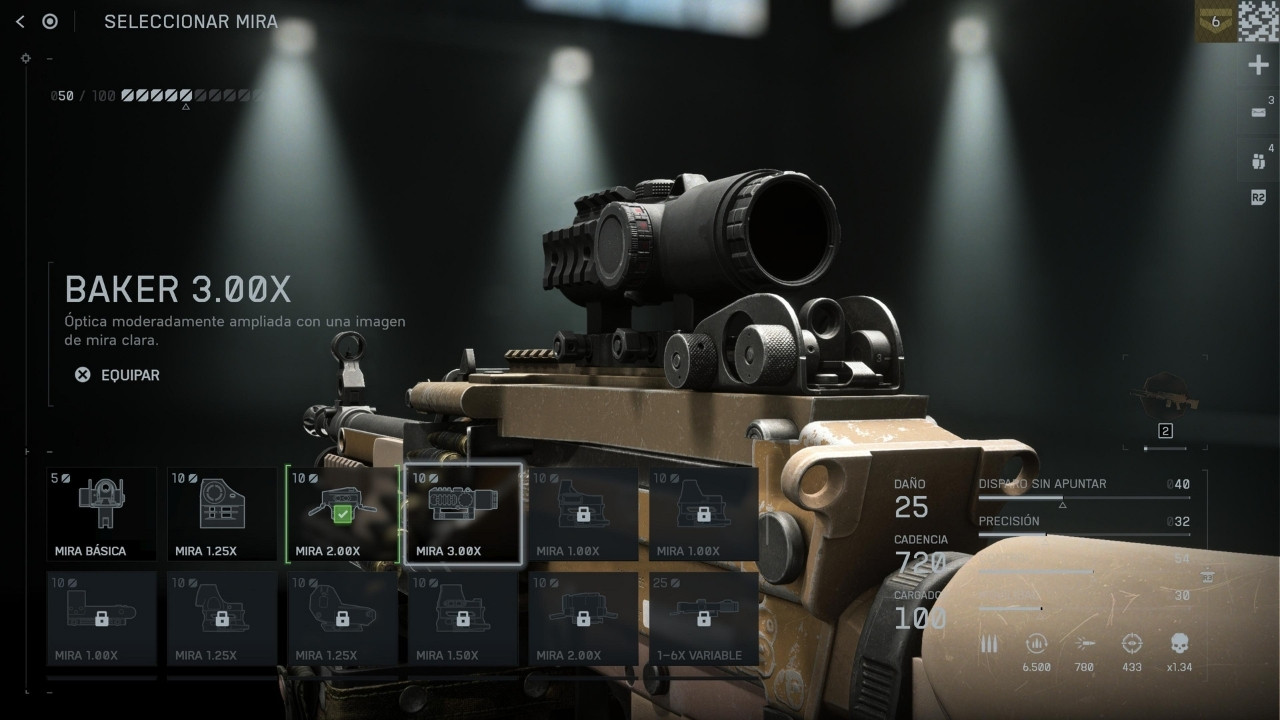1280x720 pixels.
Task: Equip the Baker 3.00X scope via EQUIPAR
Action: click(x=118, y=375)
